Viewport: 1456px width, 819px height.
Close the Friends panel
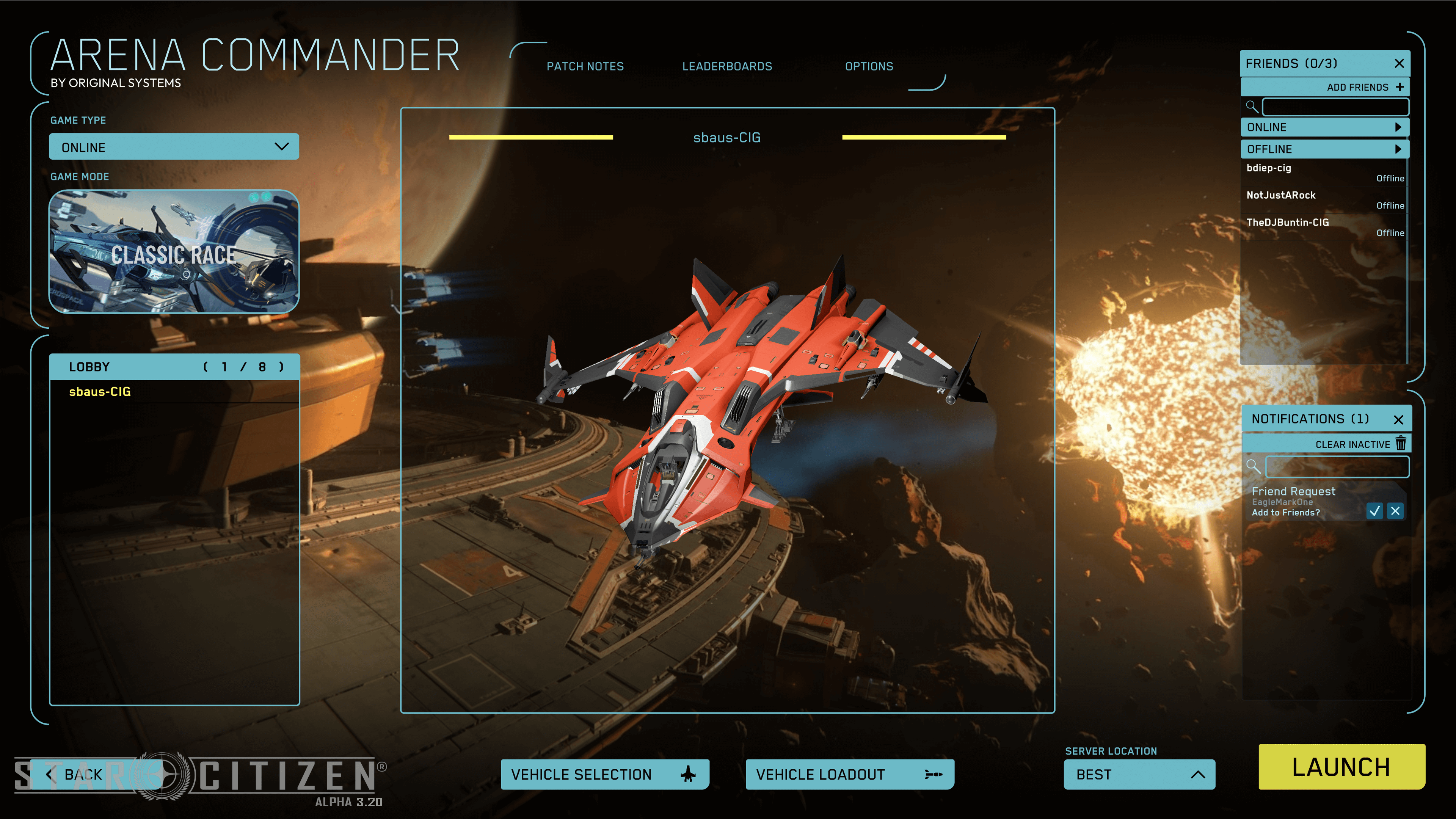click(1399, 63)
